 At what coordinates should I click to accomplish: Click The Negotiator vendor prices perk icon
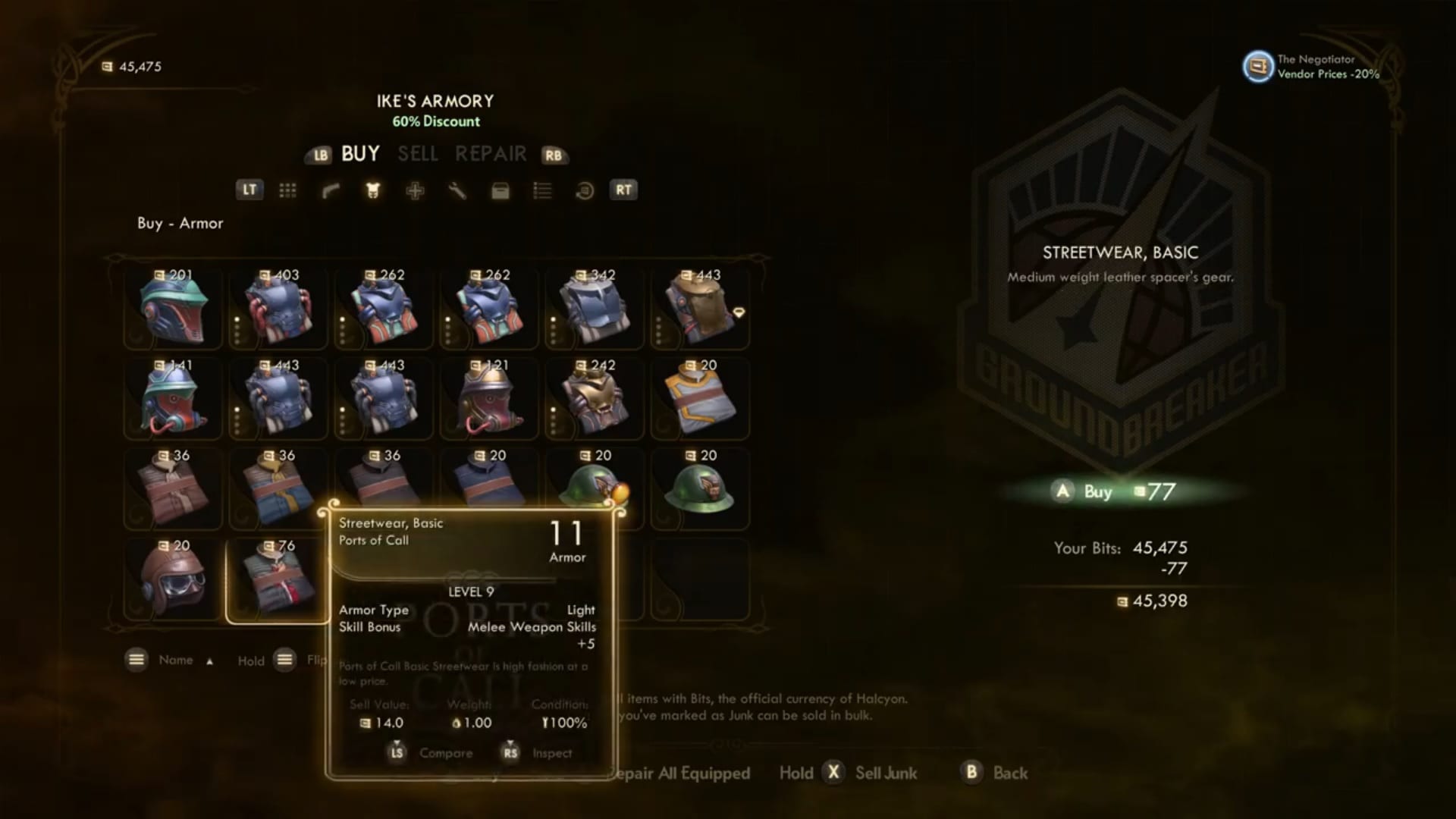pyautogui.click(x=1257, y=67)
